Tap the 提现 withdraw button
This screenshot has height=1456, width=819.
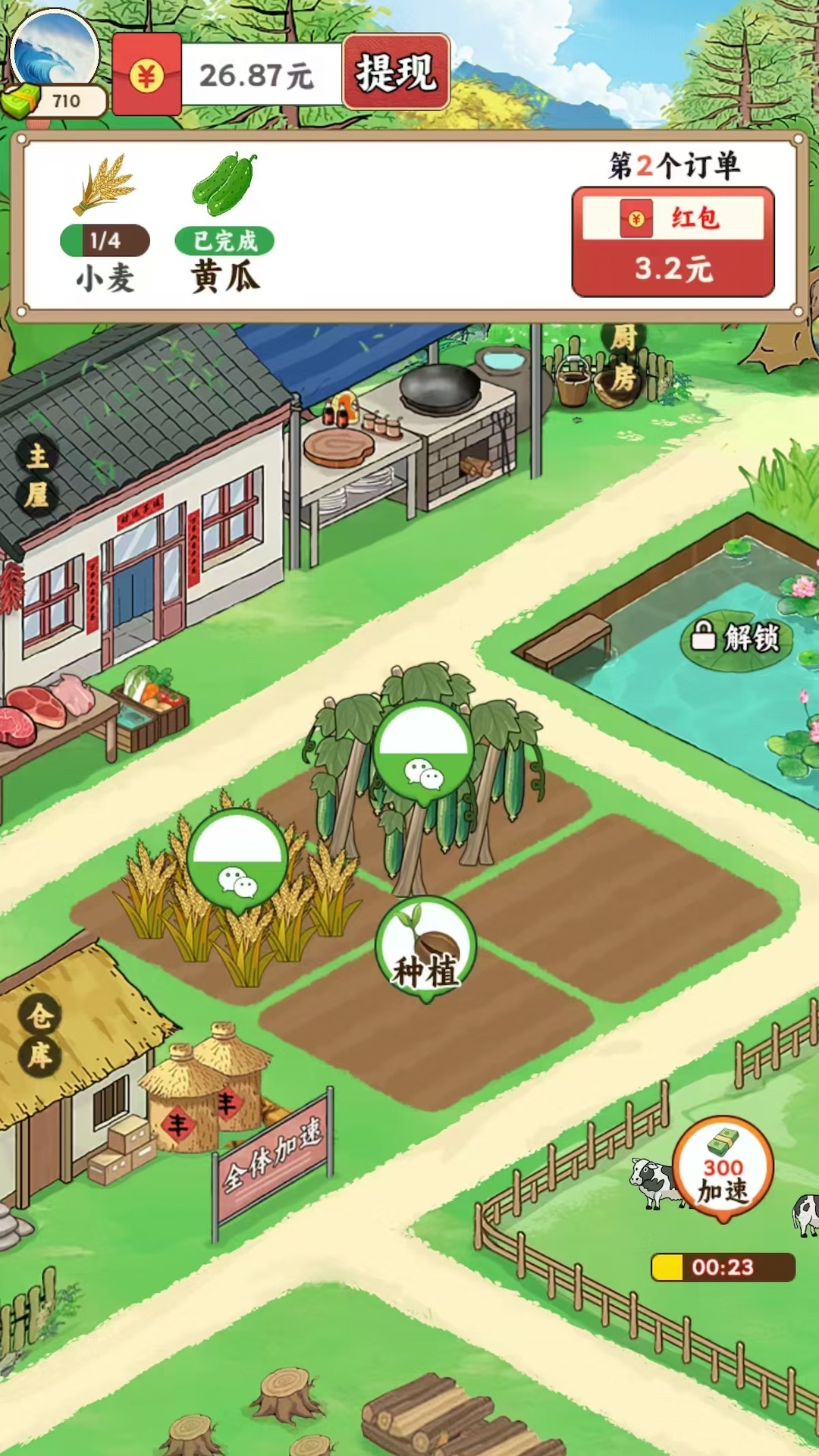click(396, 73)
